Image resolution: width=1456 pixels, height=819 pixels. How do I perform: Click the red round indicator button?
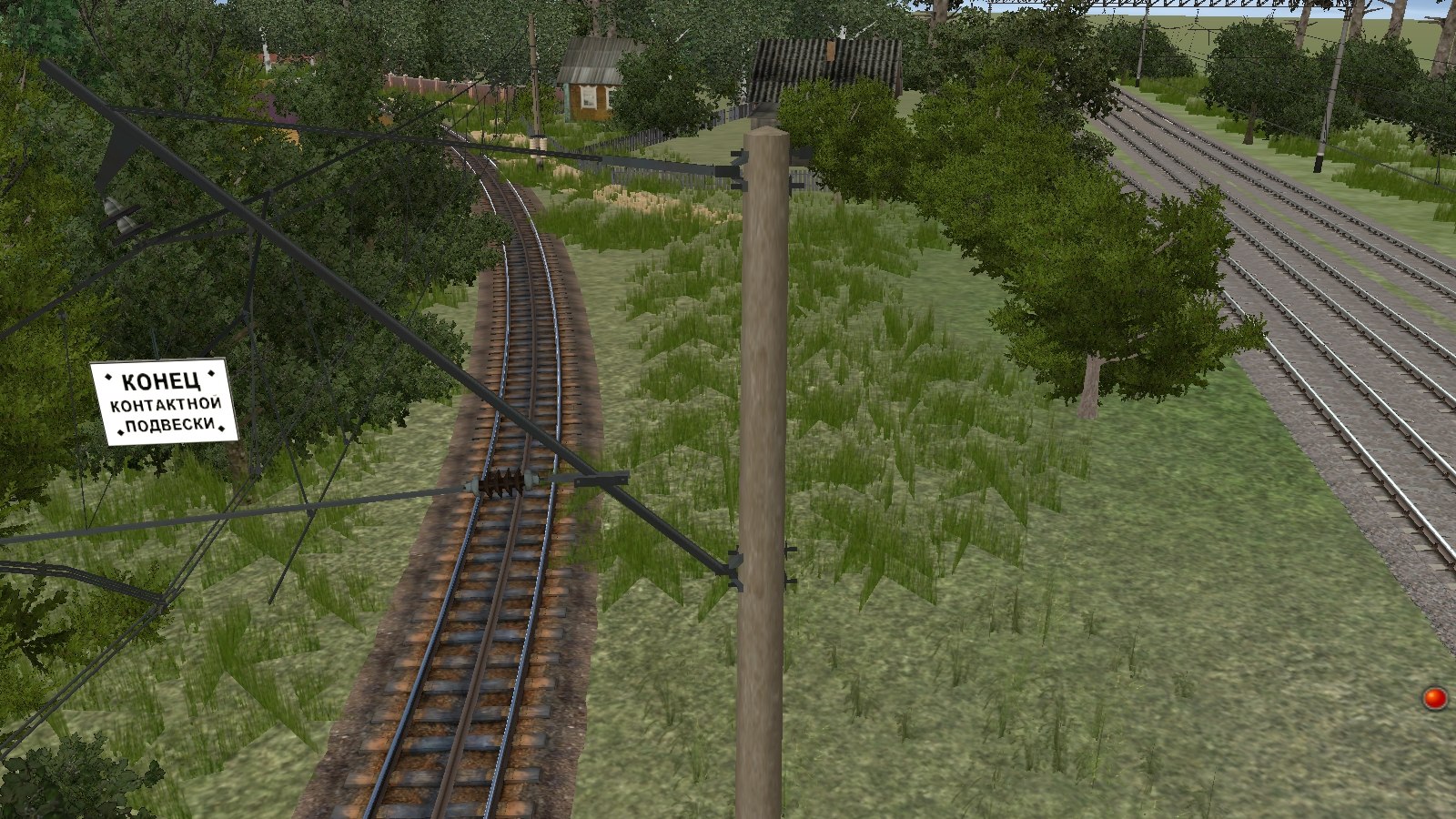[1435, 699]
